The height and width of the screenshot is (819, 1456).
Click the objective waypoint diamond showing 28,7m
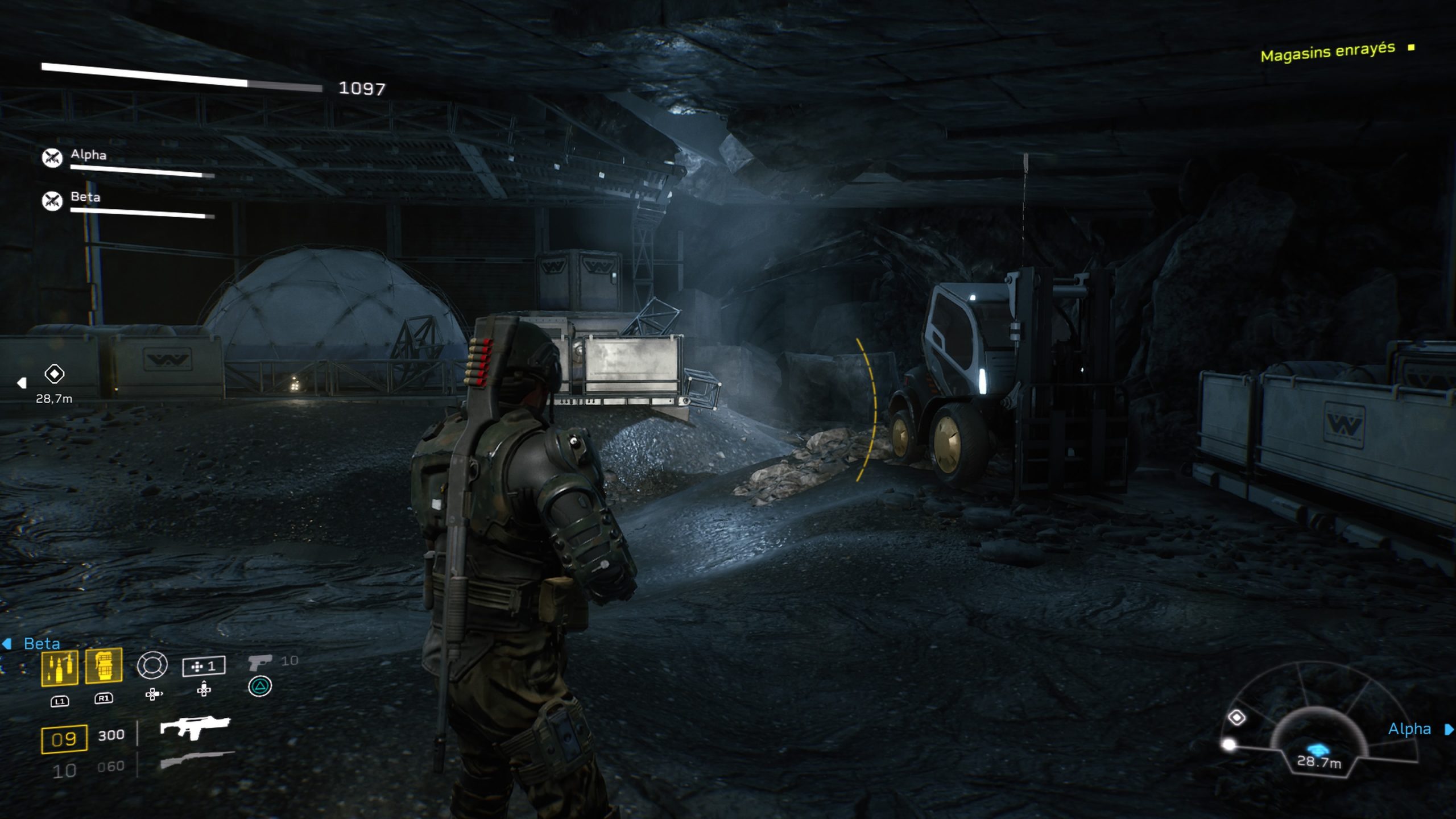click(x=55, y=374)
